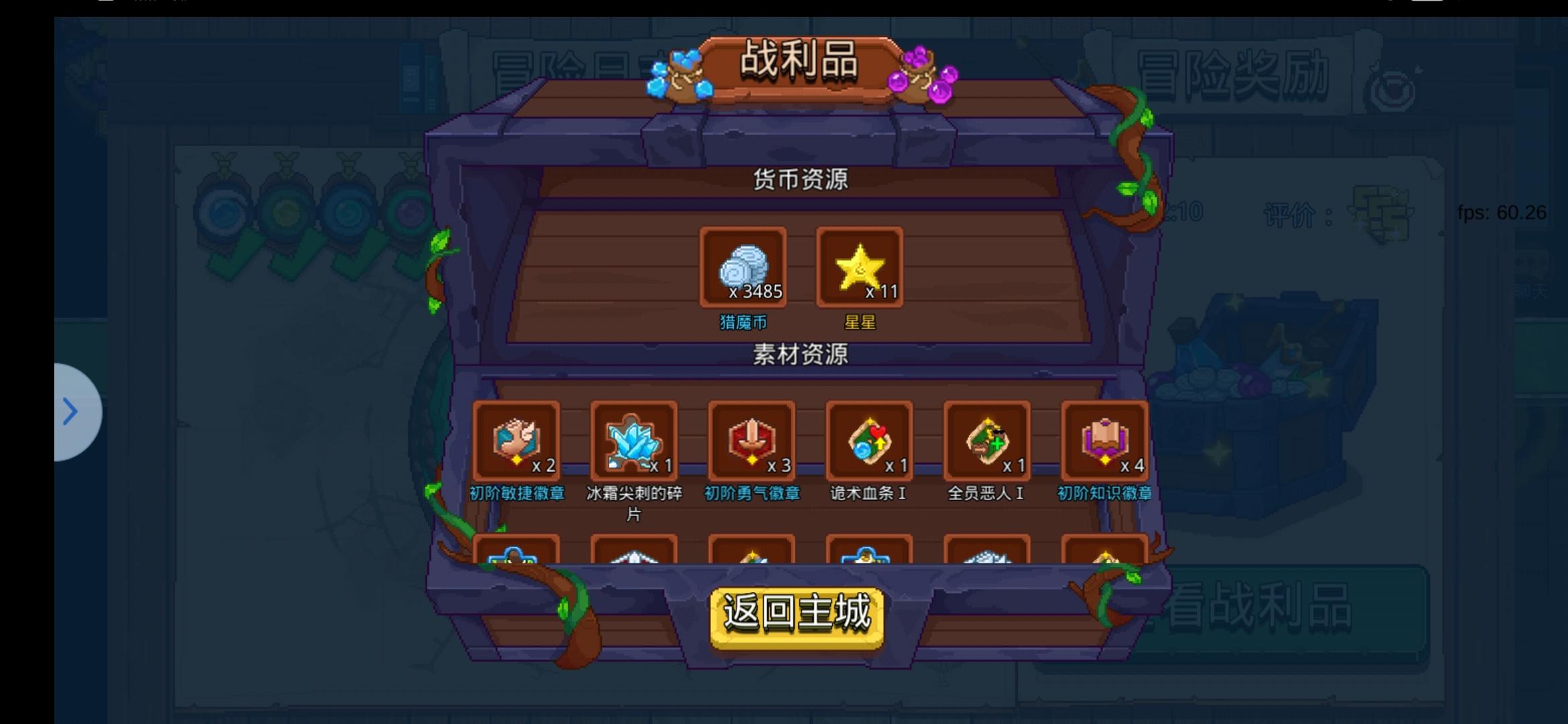Tap the 初阶勇气徽章 courage badge icon
The height and width of the screenshot is (724, 1568).
(x=750, y=441)
